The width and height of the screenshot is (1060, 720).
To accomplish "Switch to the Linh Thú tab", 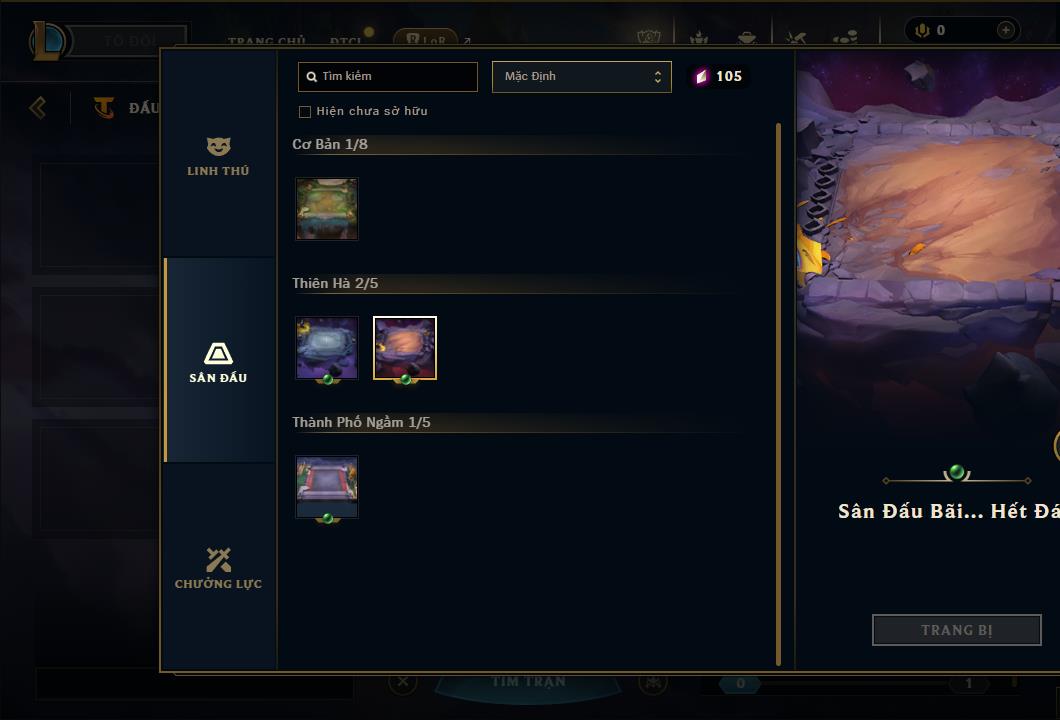I will 218,157.
